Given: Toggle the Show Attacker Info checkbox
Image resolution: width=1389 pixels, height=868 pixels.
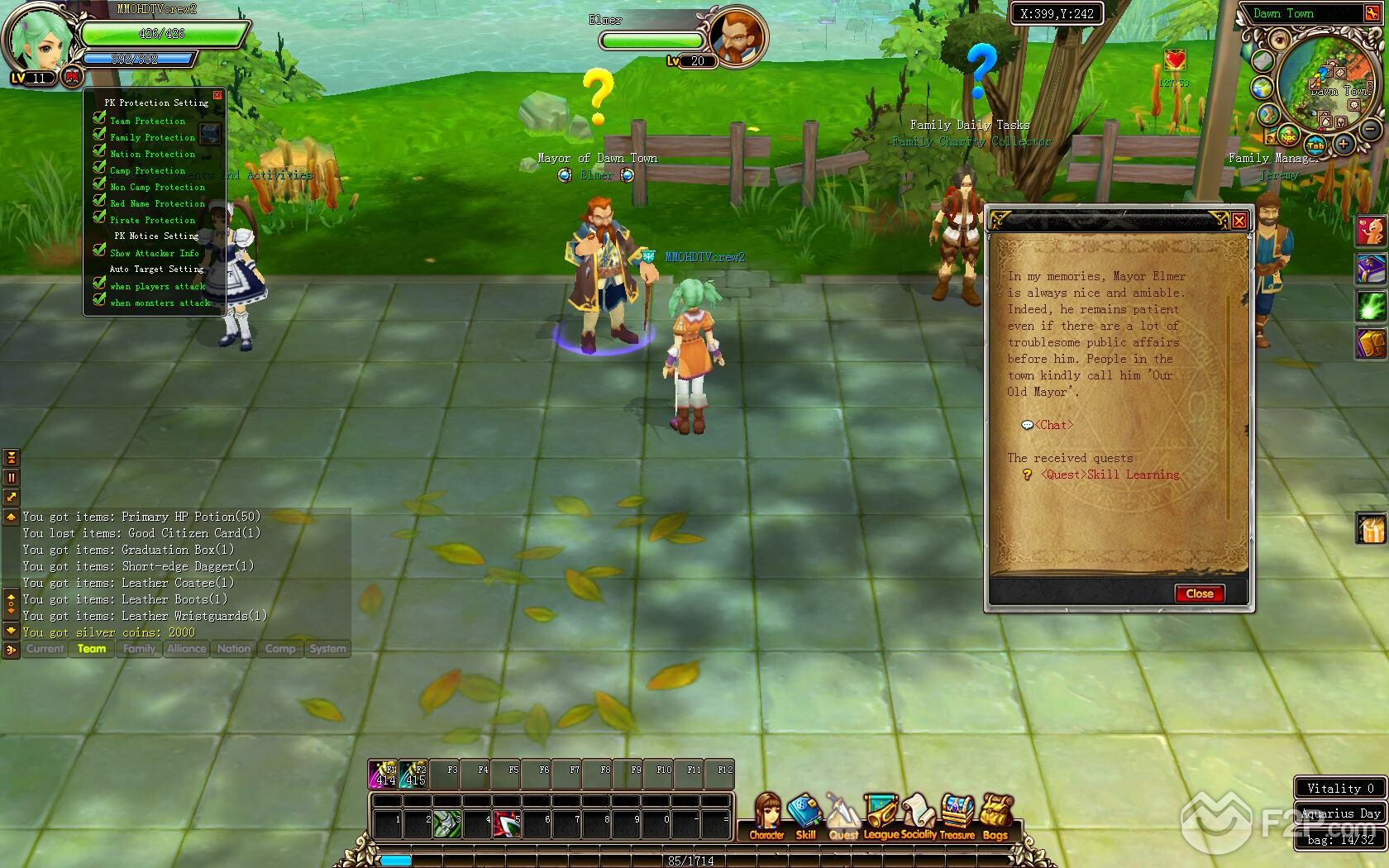Looking at the screenshot, I should [x=99, y=252].
